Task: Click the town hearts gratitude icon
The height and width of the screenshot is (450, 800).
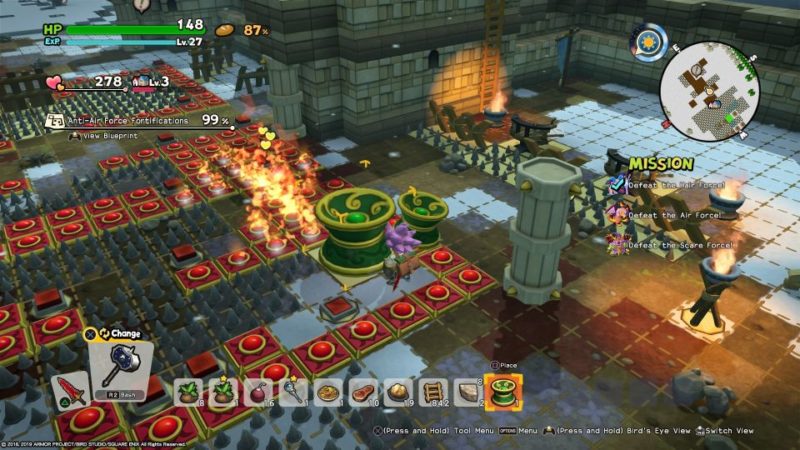Action: pos(55,83)
